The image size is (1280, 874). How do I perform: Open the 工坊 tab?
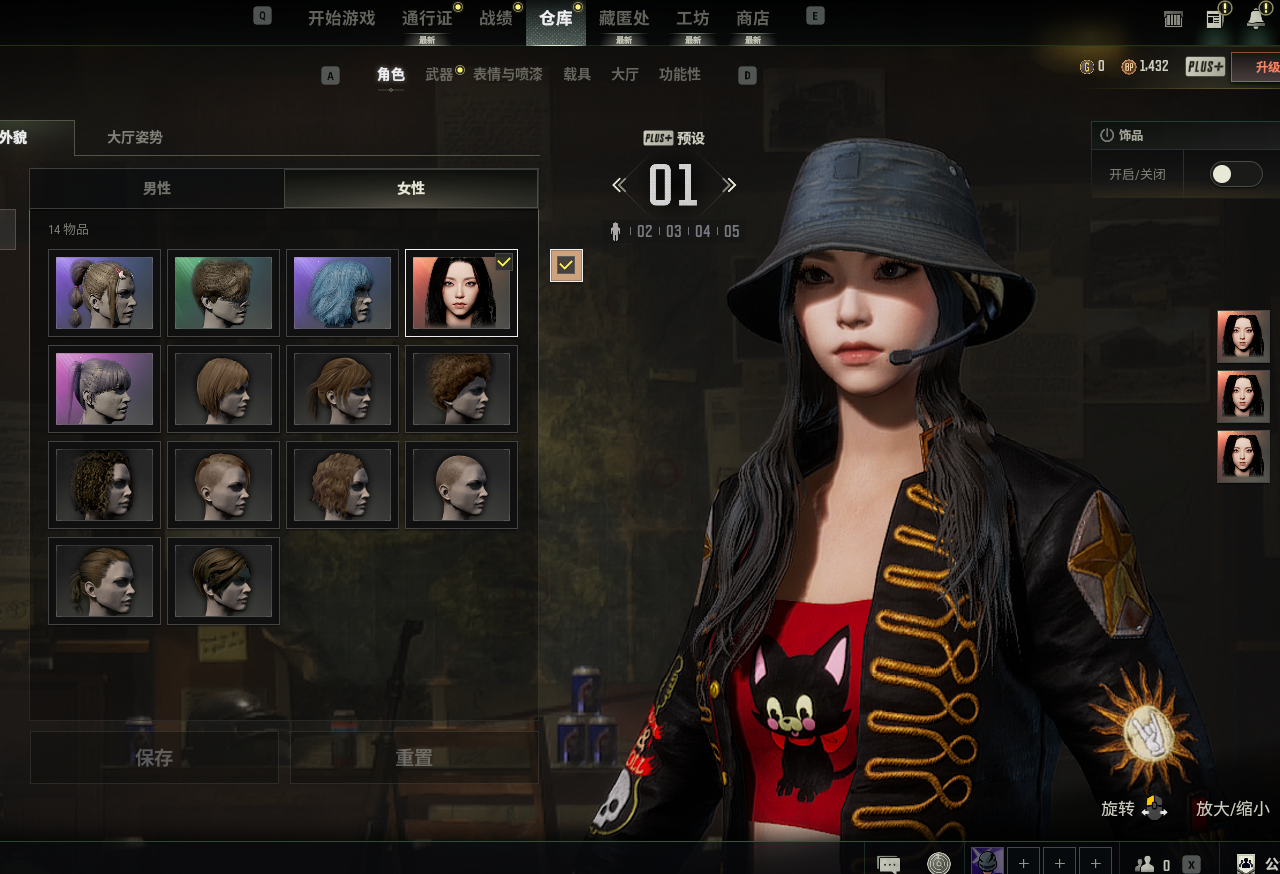692,18
